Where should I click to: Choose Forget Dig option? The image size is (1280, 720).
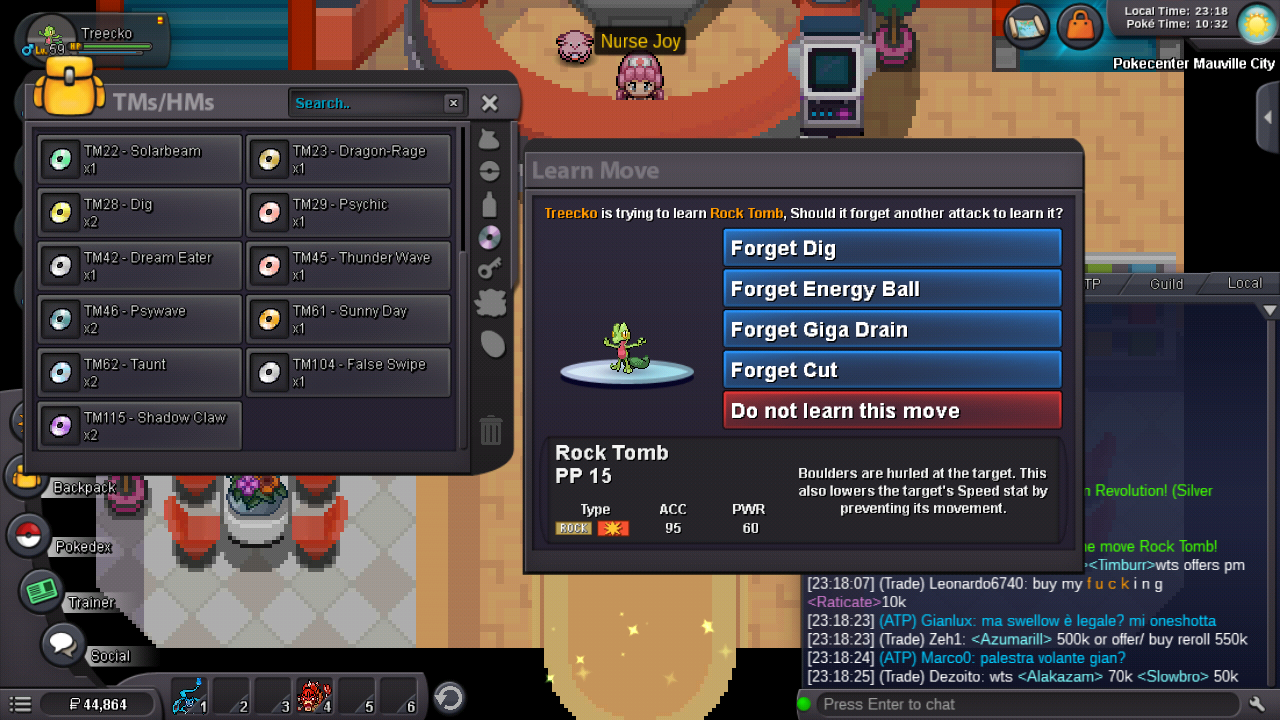click(891, 248)
